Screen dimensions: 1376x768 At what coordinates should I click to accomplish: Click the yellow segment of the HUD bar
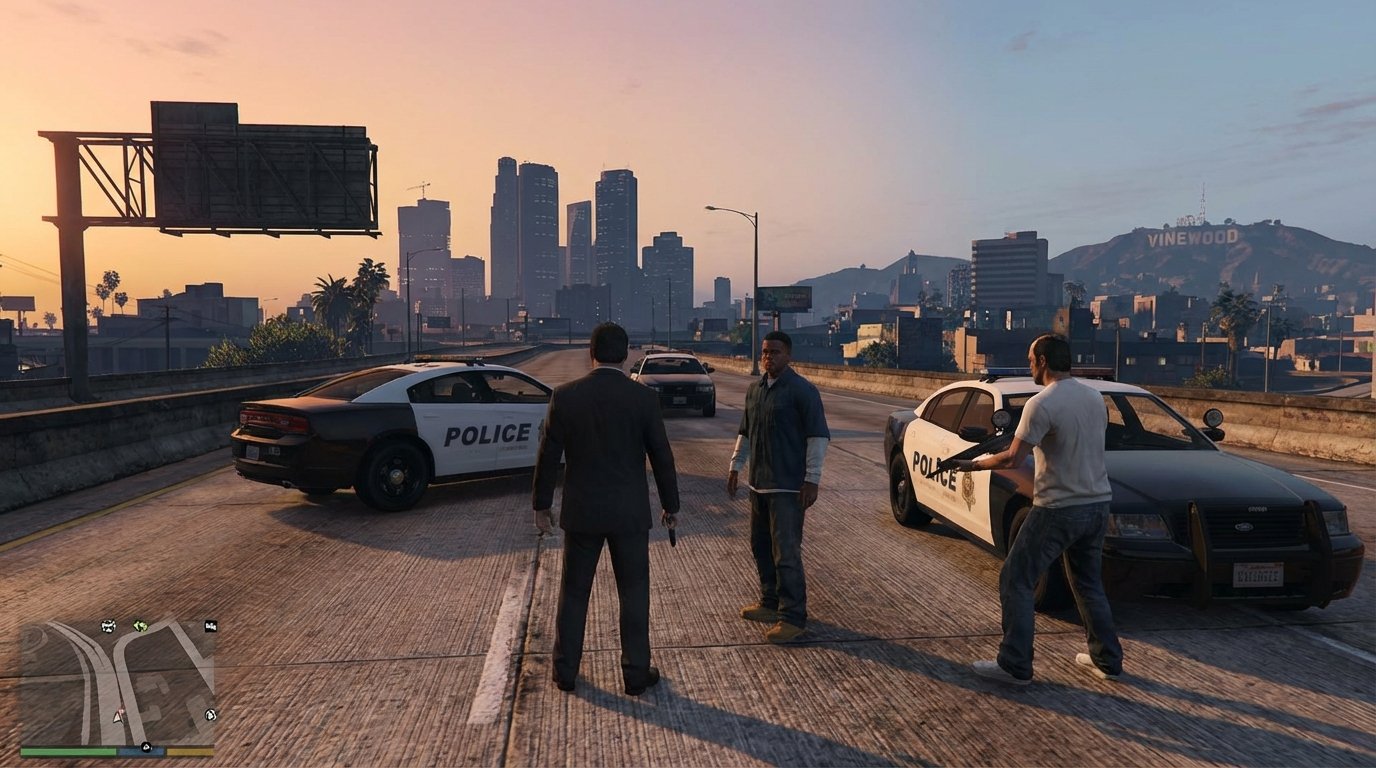pyautogui.click(x=190, y=752)
